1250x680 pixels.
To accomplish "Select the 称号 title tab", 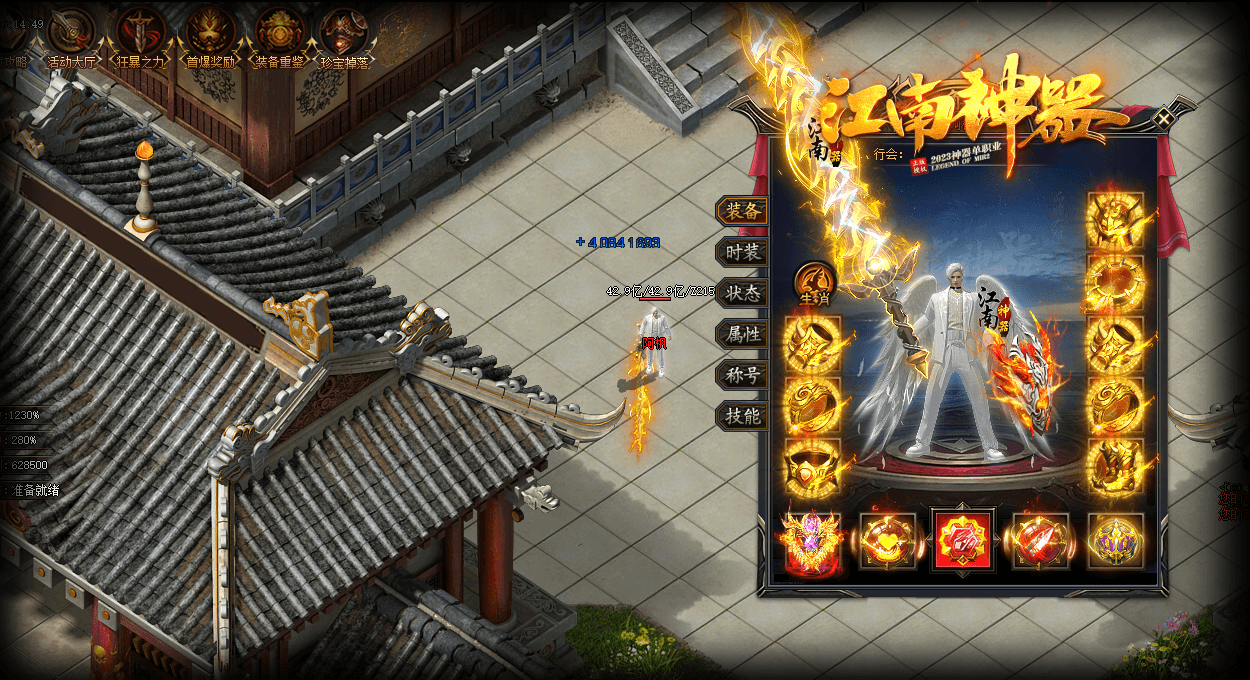I will (743, 376).
